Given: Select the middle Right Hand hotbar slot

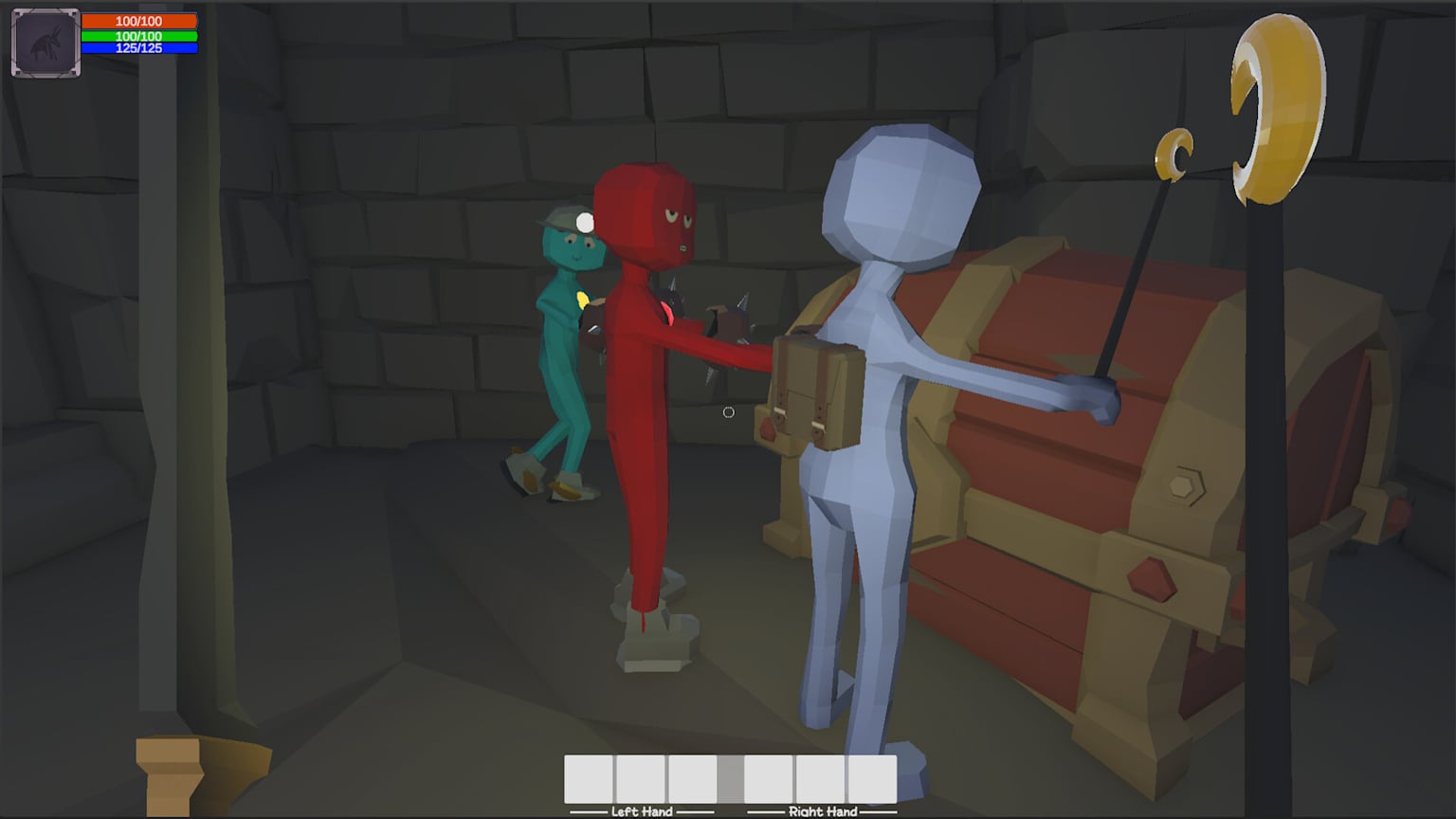Looking at the screenshot, I should pyautogui.click(x=819, y=779).
